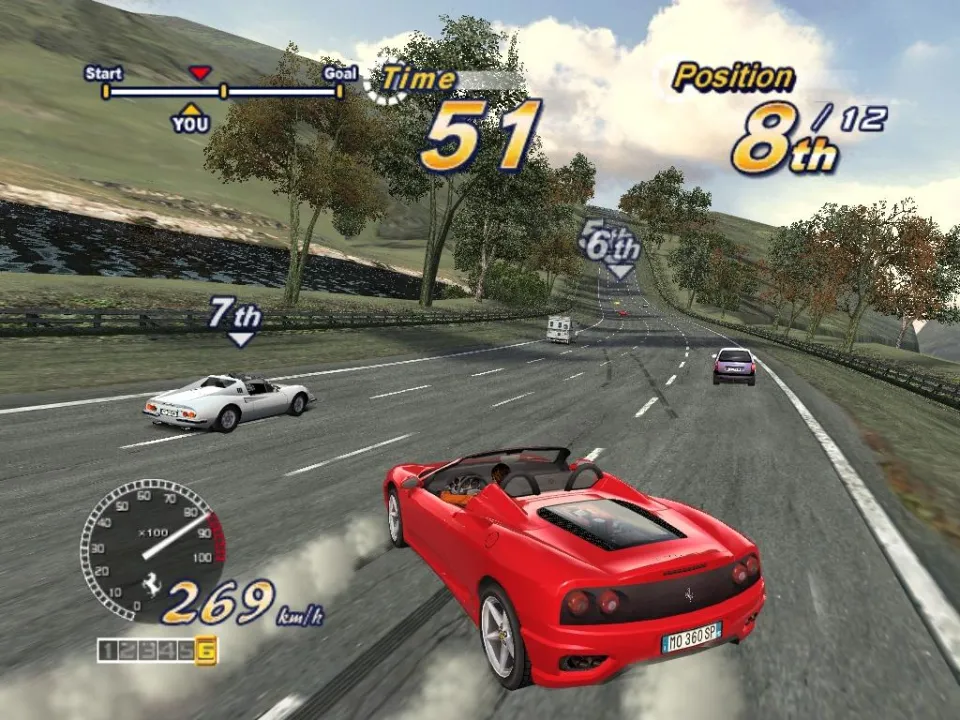Select the highlighted gear 6 box
The width and height of the screenshot is (960, 720).
[x=206, y=650]
